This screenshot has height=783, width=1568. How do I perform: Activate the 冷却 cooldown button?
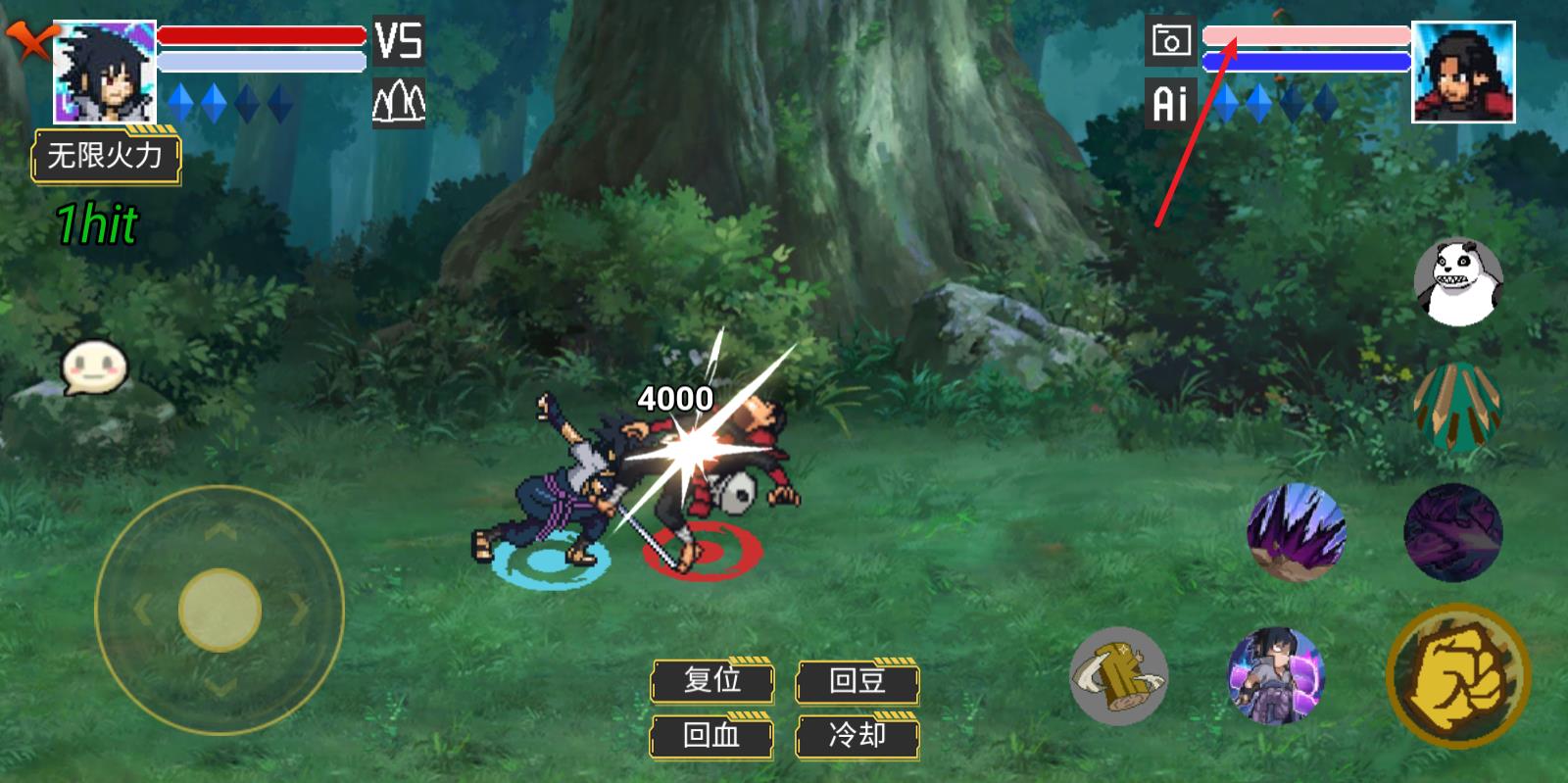pos(857,734)
